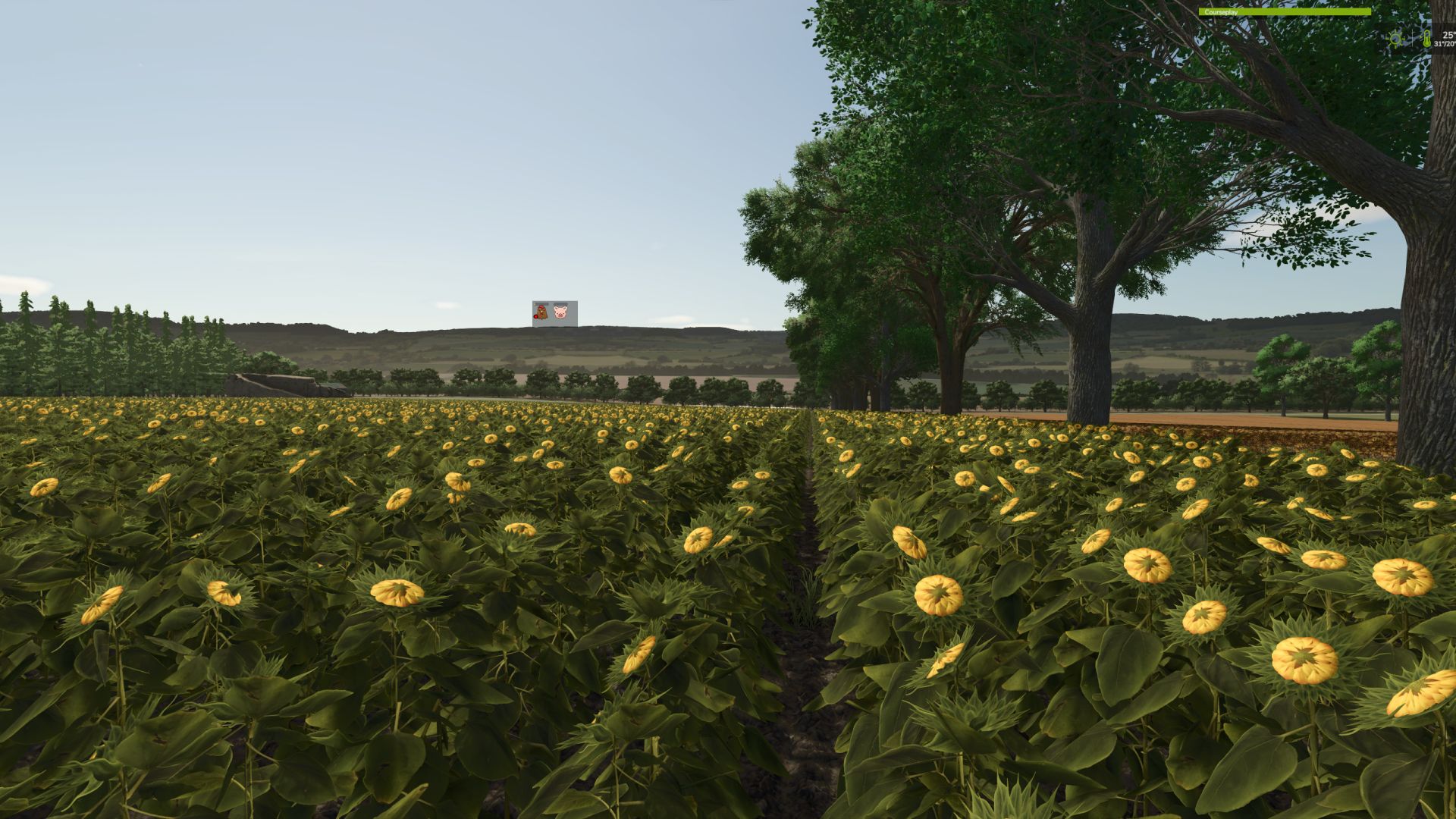The image size is (1456, 819).
Task: Click the red alert badge beside the chicken
Action: tap(535, 316)
